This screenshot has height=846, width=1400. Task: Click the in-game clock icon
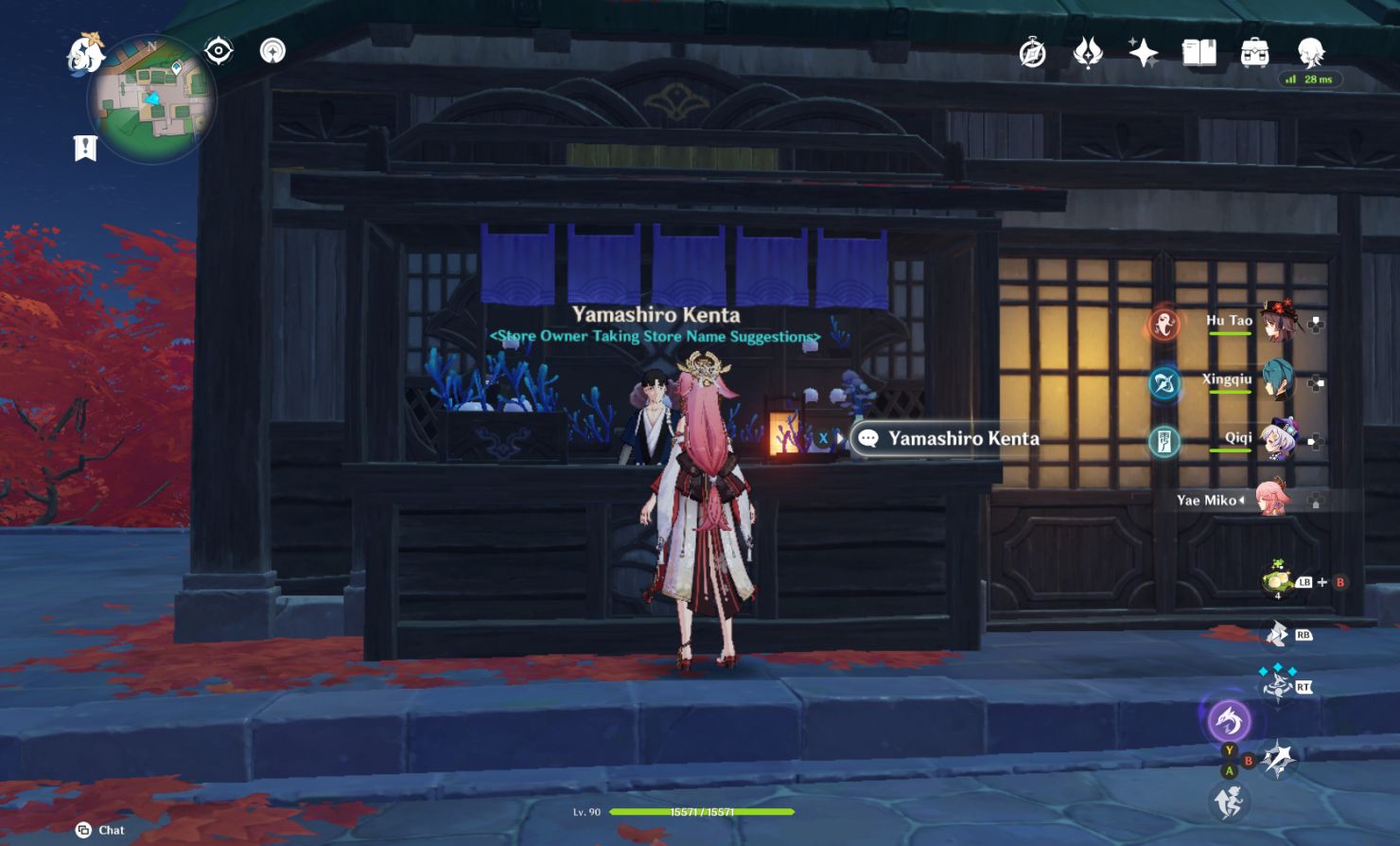(1030, 54)
